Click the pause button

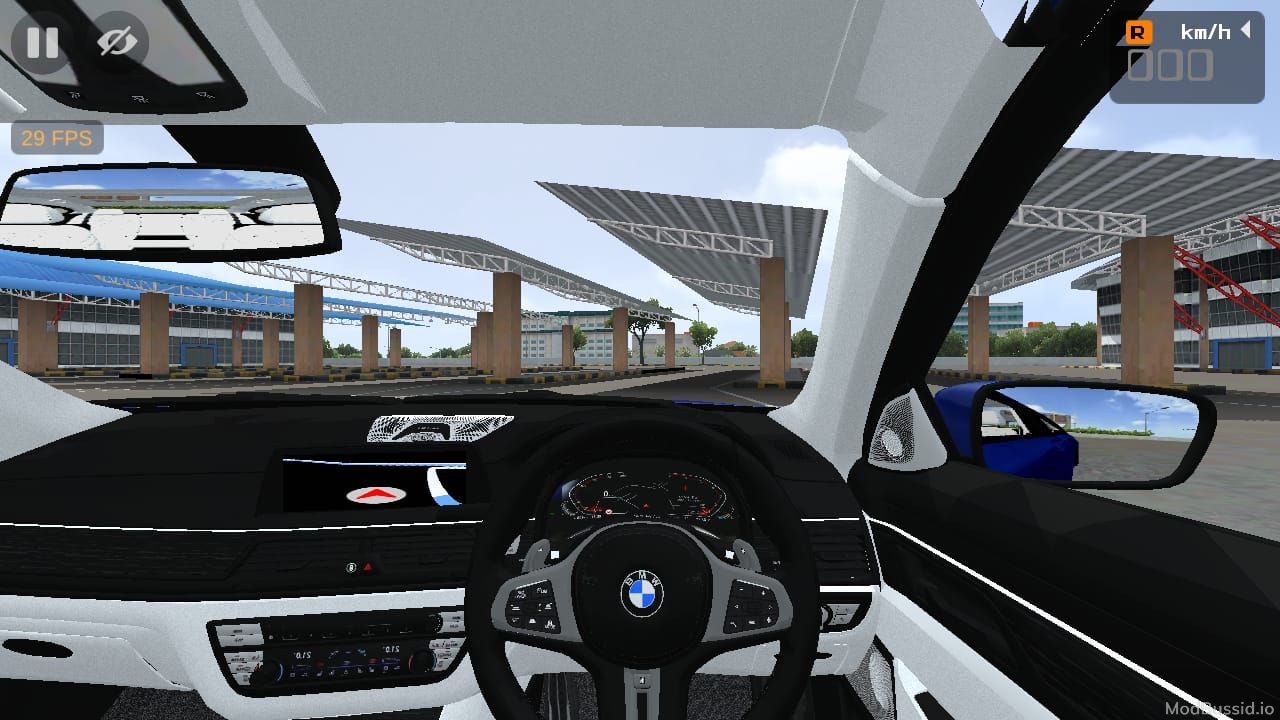click(x=42, y=42)
